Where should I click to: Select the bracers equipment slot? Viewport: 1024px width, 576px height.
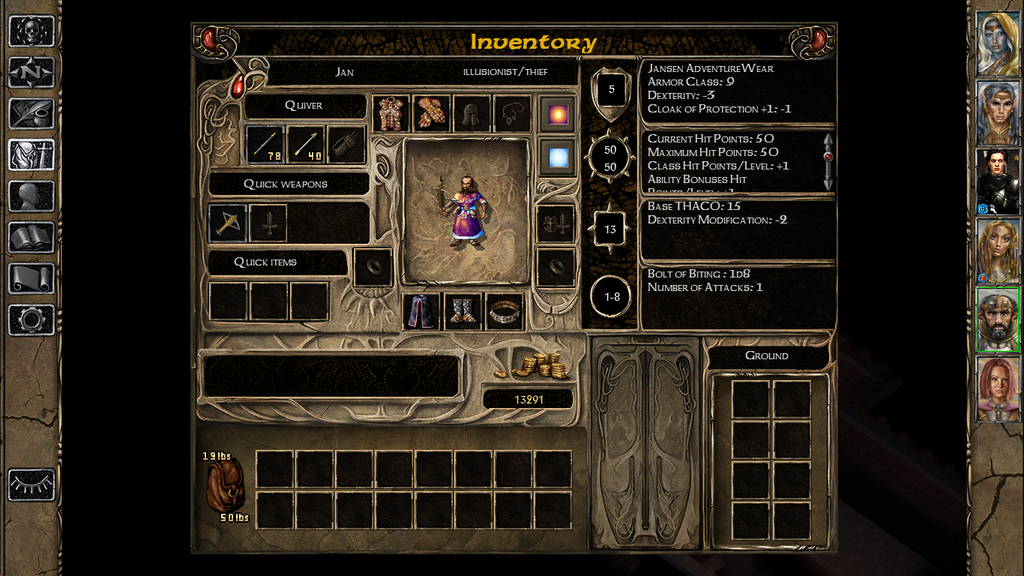(431, 113)
